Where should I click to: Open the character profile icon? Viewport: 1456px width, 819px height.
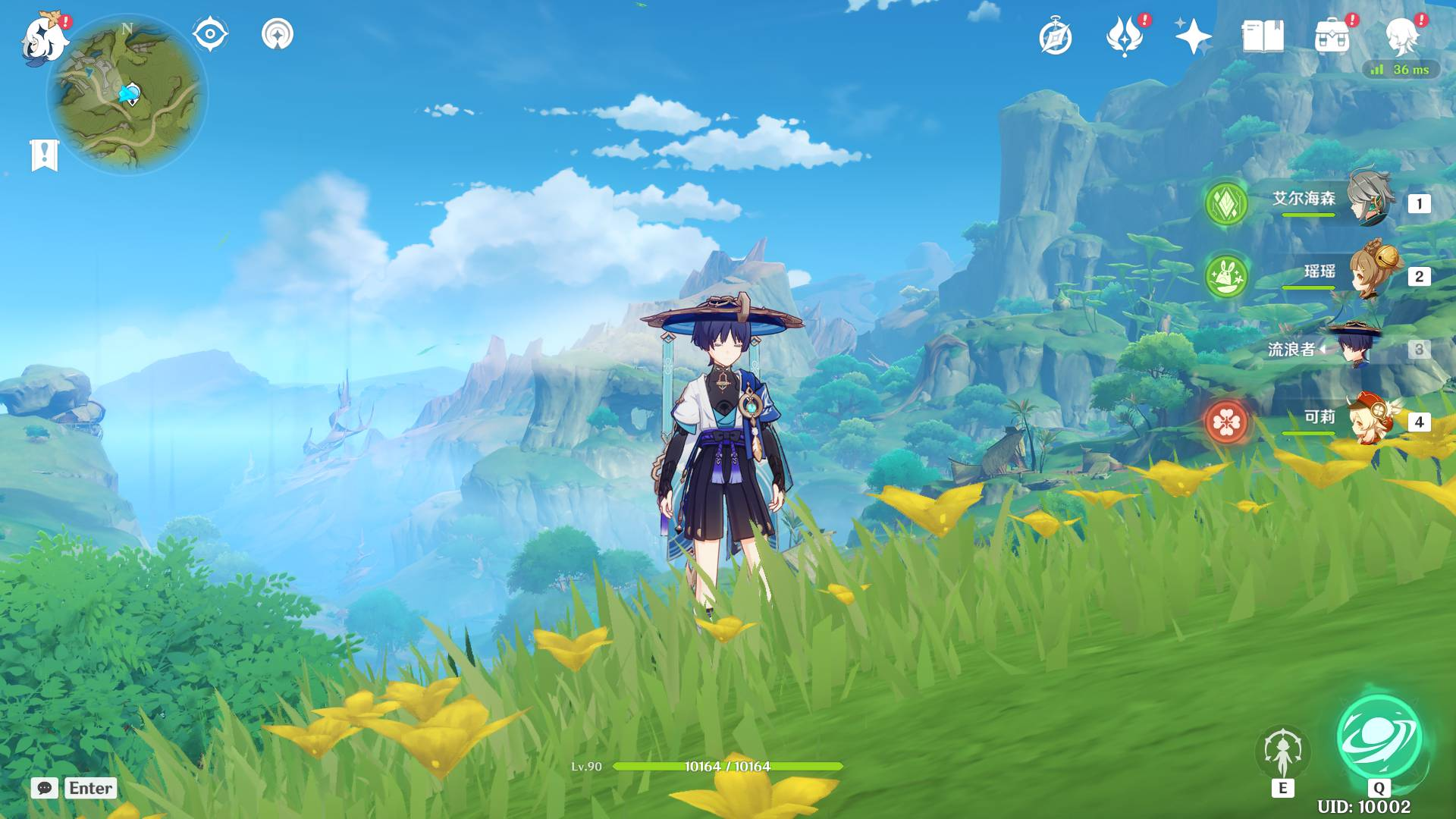tap(1401, 37)
